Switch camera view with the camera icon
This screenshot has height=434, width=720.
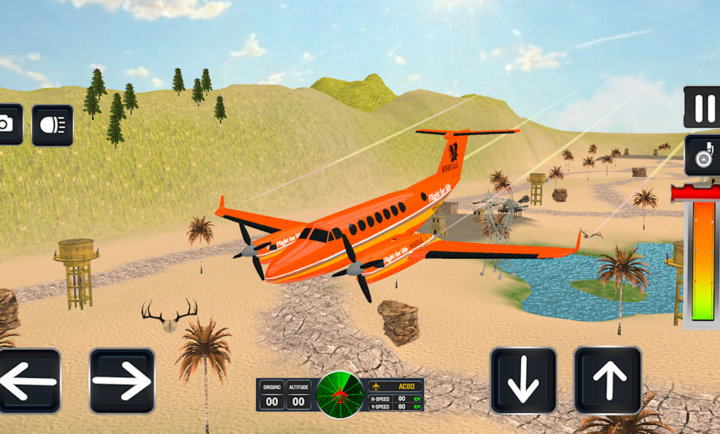8,124
